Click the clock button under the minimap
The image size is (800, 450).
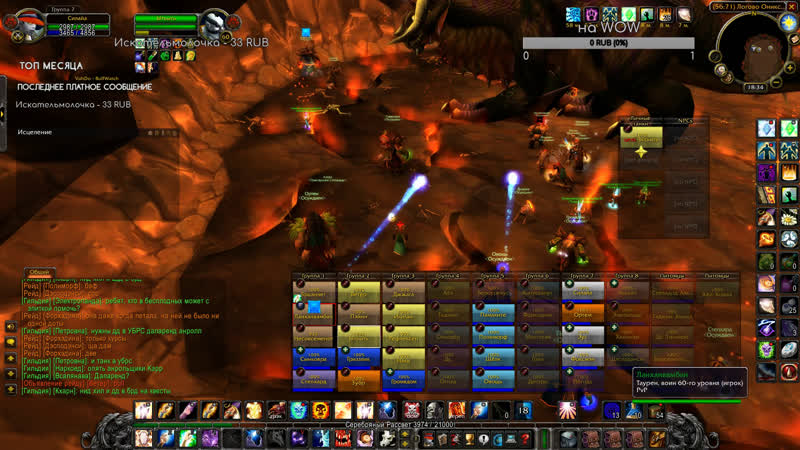[754, 87]
